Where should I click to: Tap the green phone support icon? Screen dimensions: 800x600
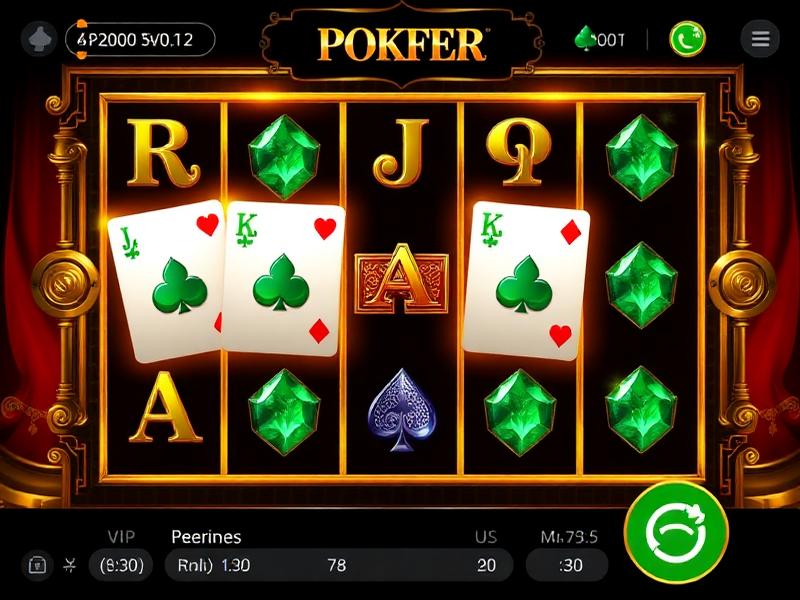(x=687, y=39)
